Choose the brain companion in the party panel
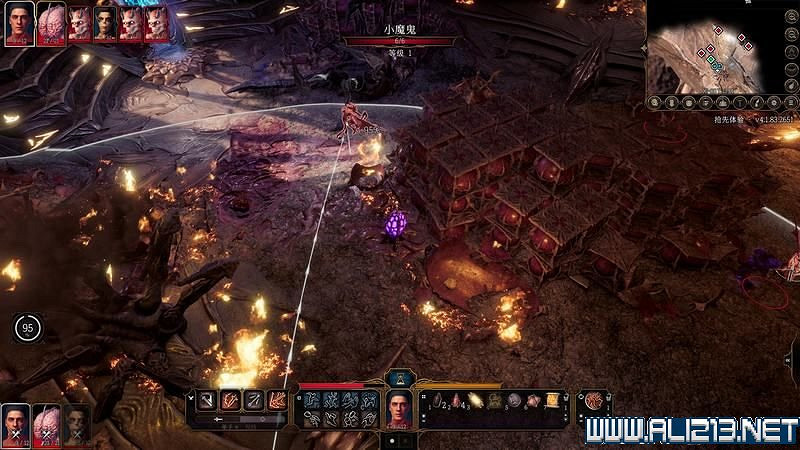800x450 pixels. click(x=45, y=423)
